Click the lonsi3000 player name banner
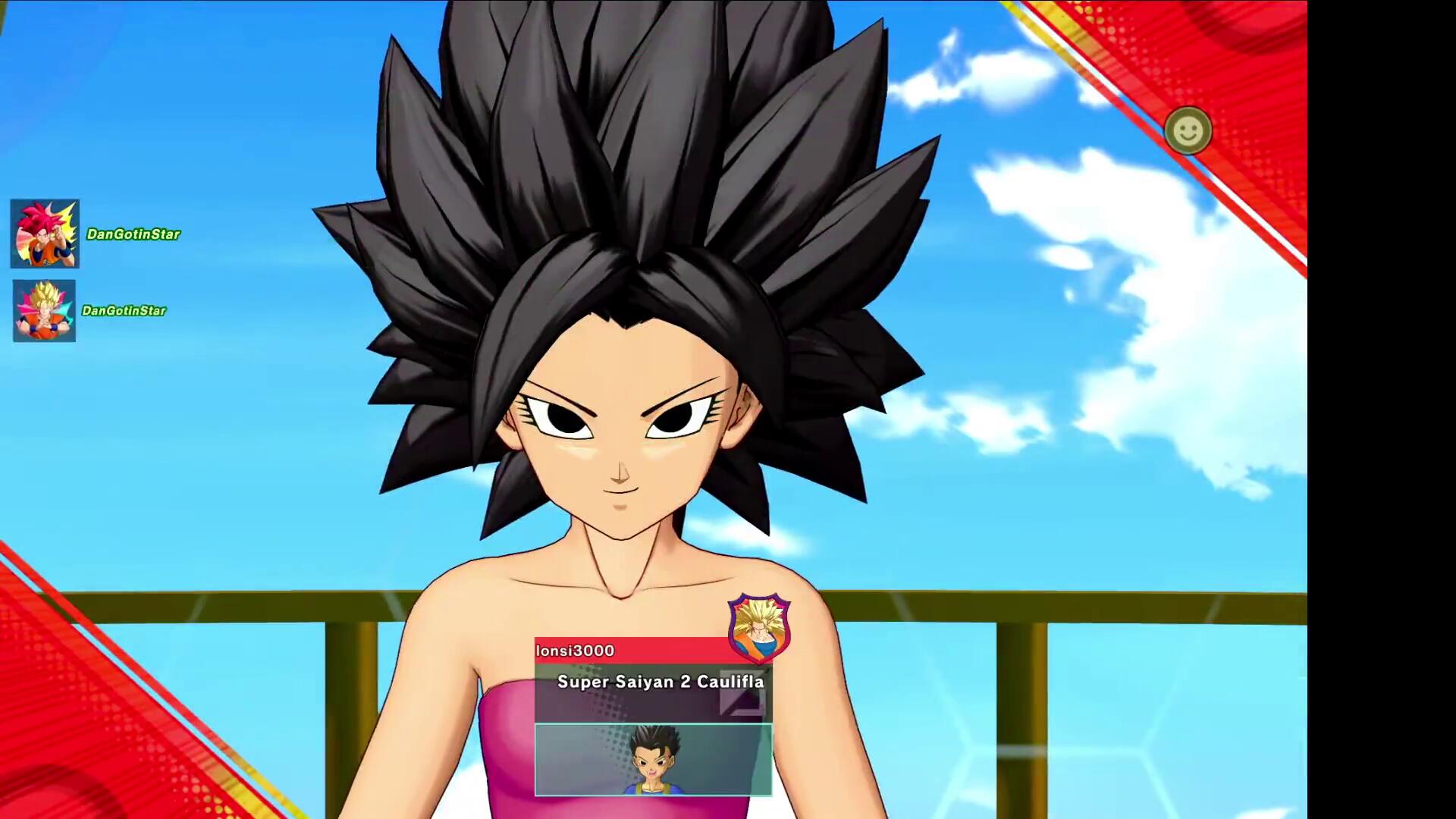1456x819 pixels. pos(629,651)
